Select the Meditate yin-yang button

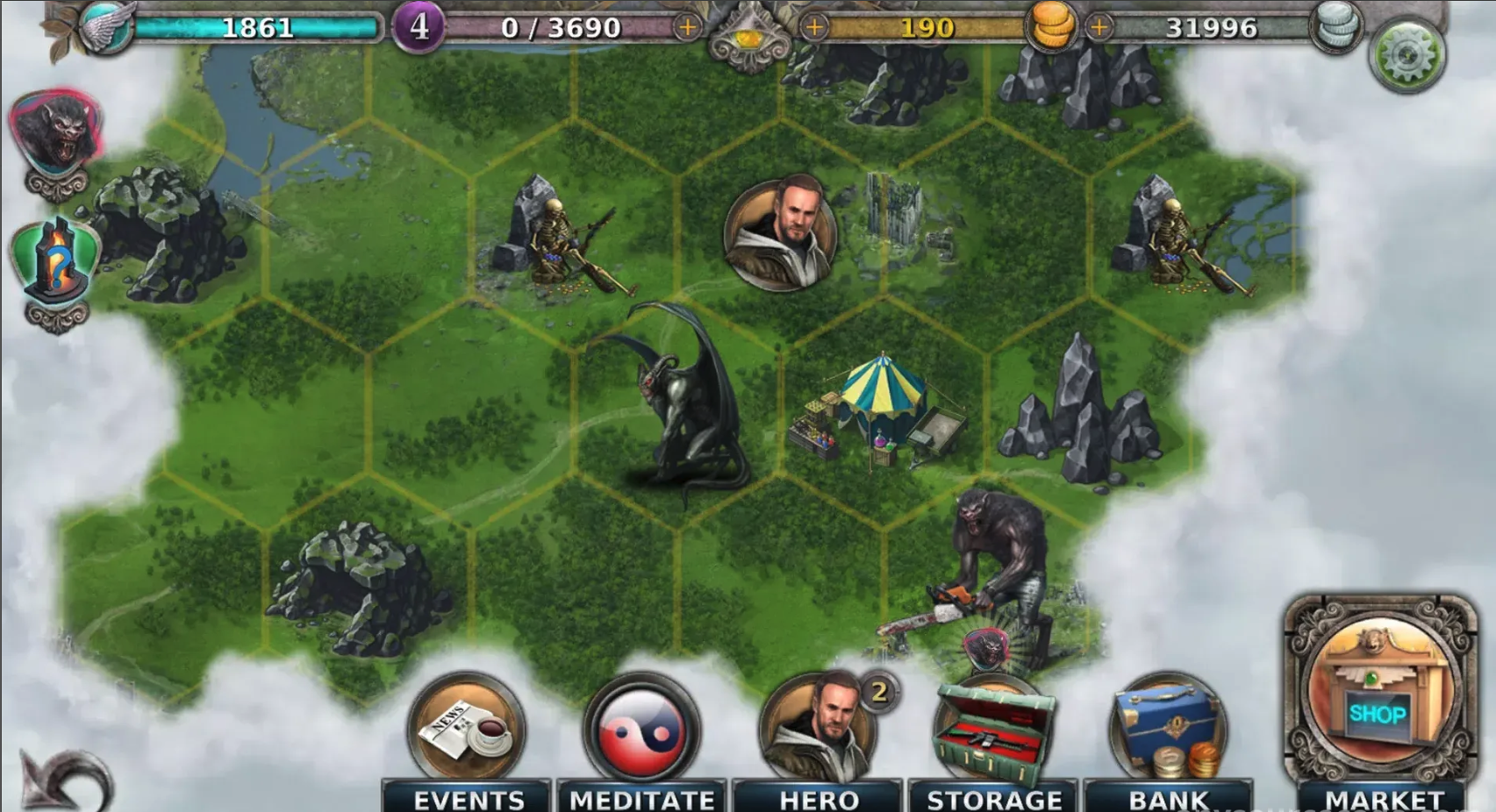(x=641, y=730)
